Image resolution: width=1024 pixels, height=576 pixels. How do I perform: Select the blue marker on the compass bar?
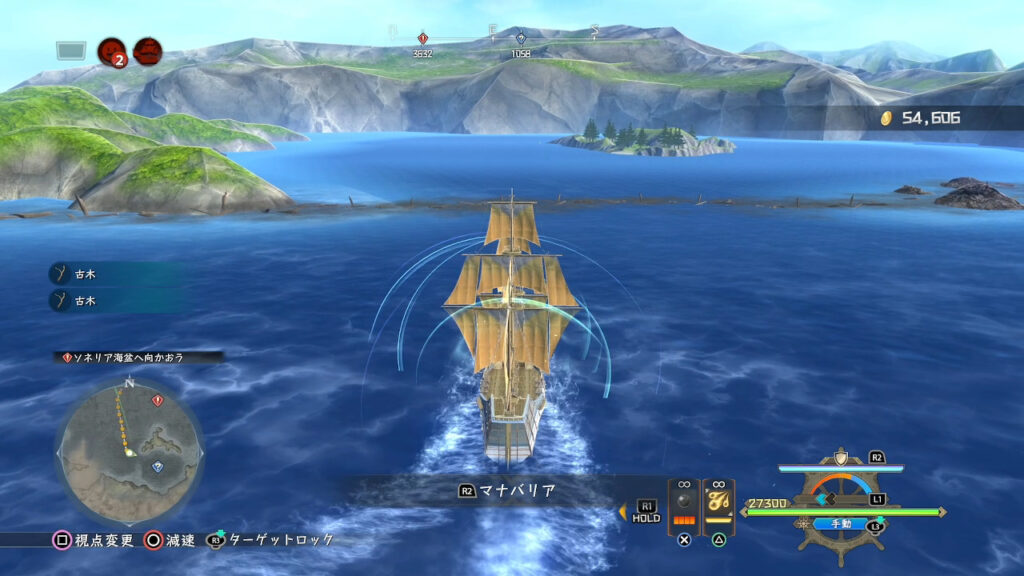click(x=520, y=38)
